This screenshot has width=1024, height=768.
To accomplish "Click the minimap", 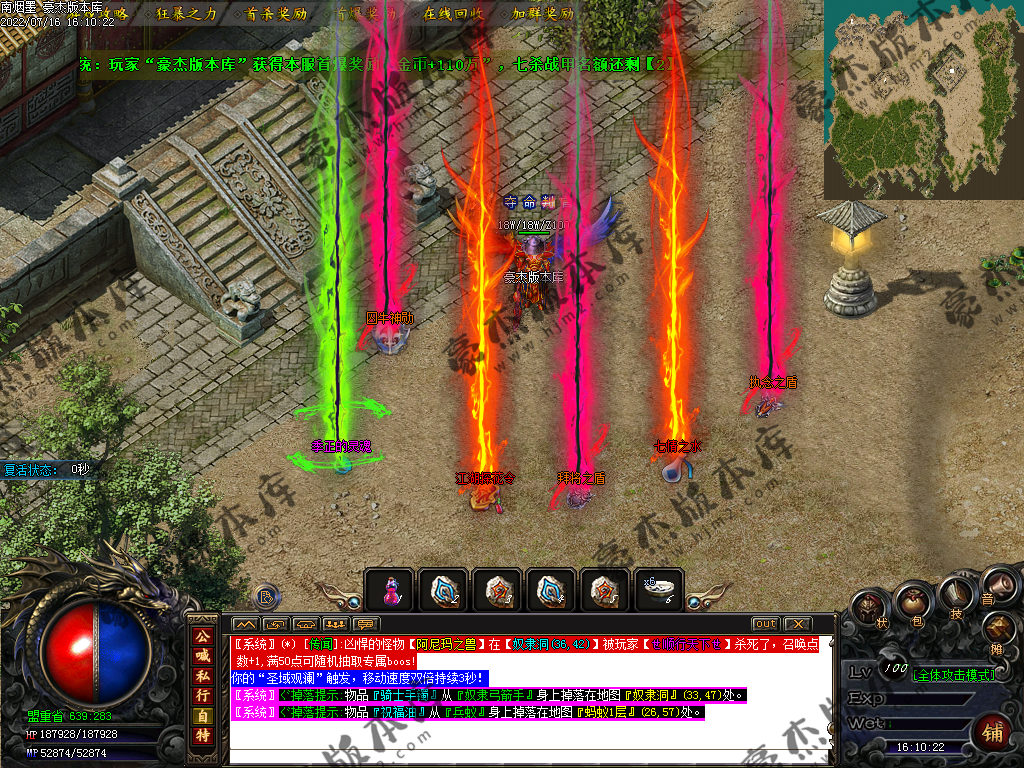I will click(x=923, y=99).
